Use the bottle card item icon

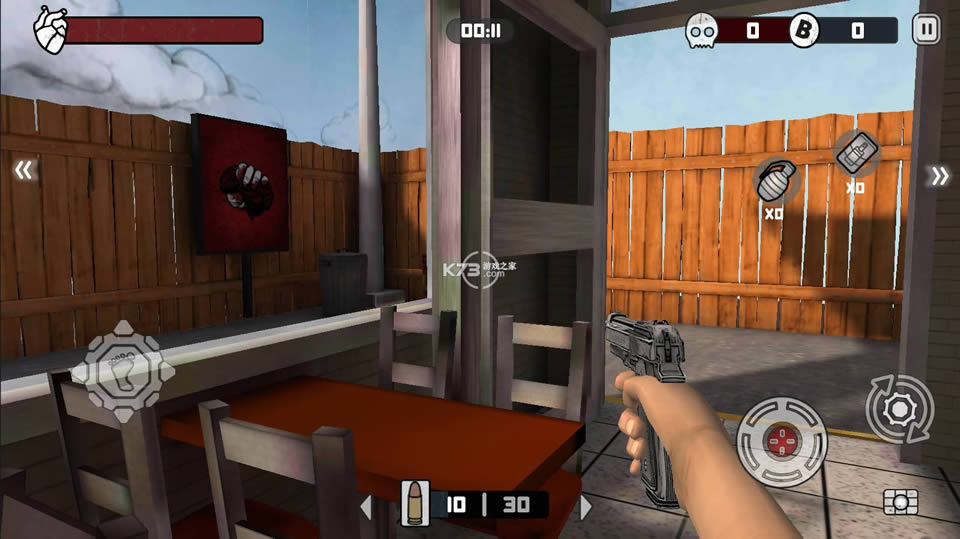pyautogui.click(x=855, y=154)
